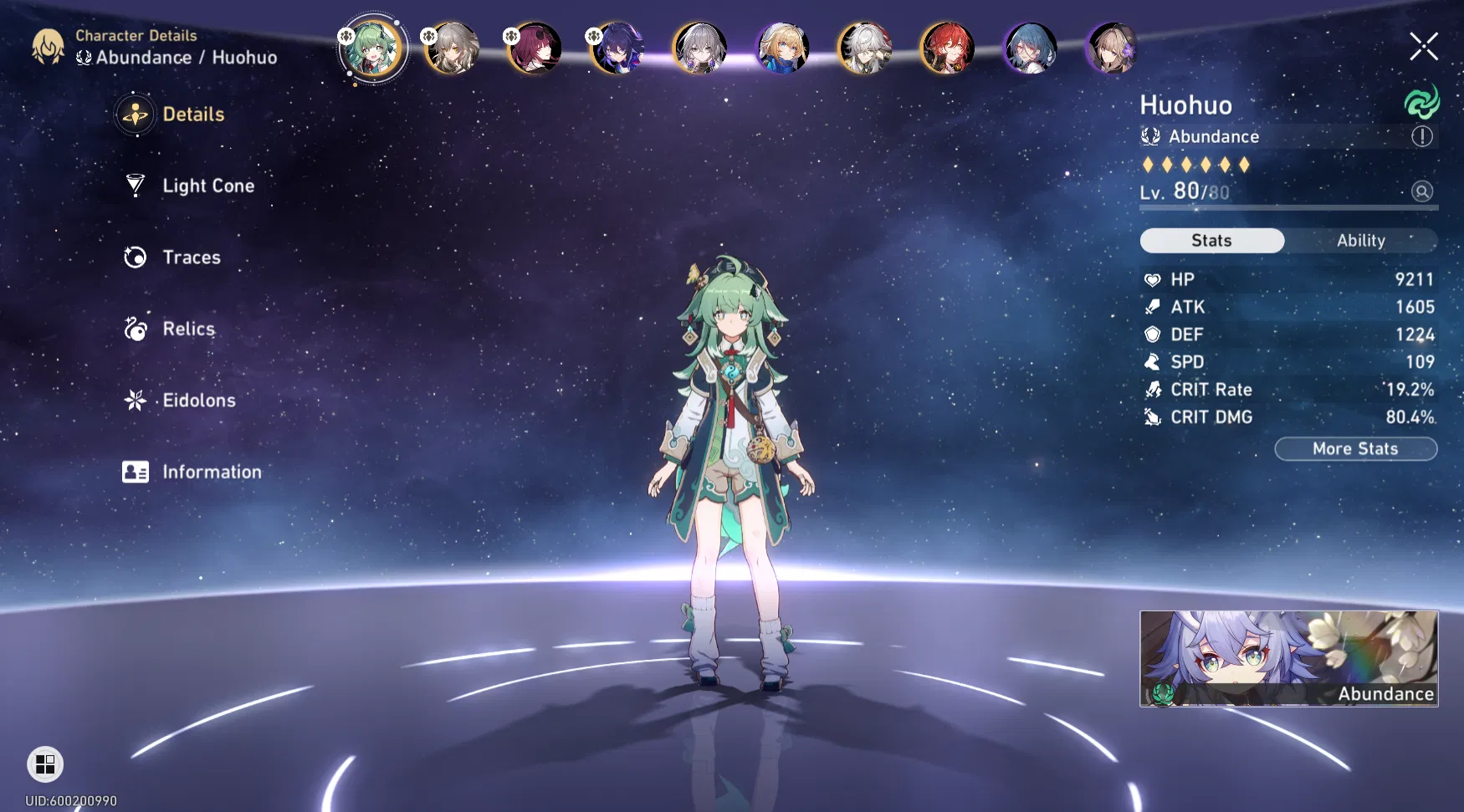The width and height of the screenshot is (1464, 812).
Task: Switch to the Ability tab
Action: coord(1361,240)
